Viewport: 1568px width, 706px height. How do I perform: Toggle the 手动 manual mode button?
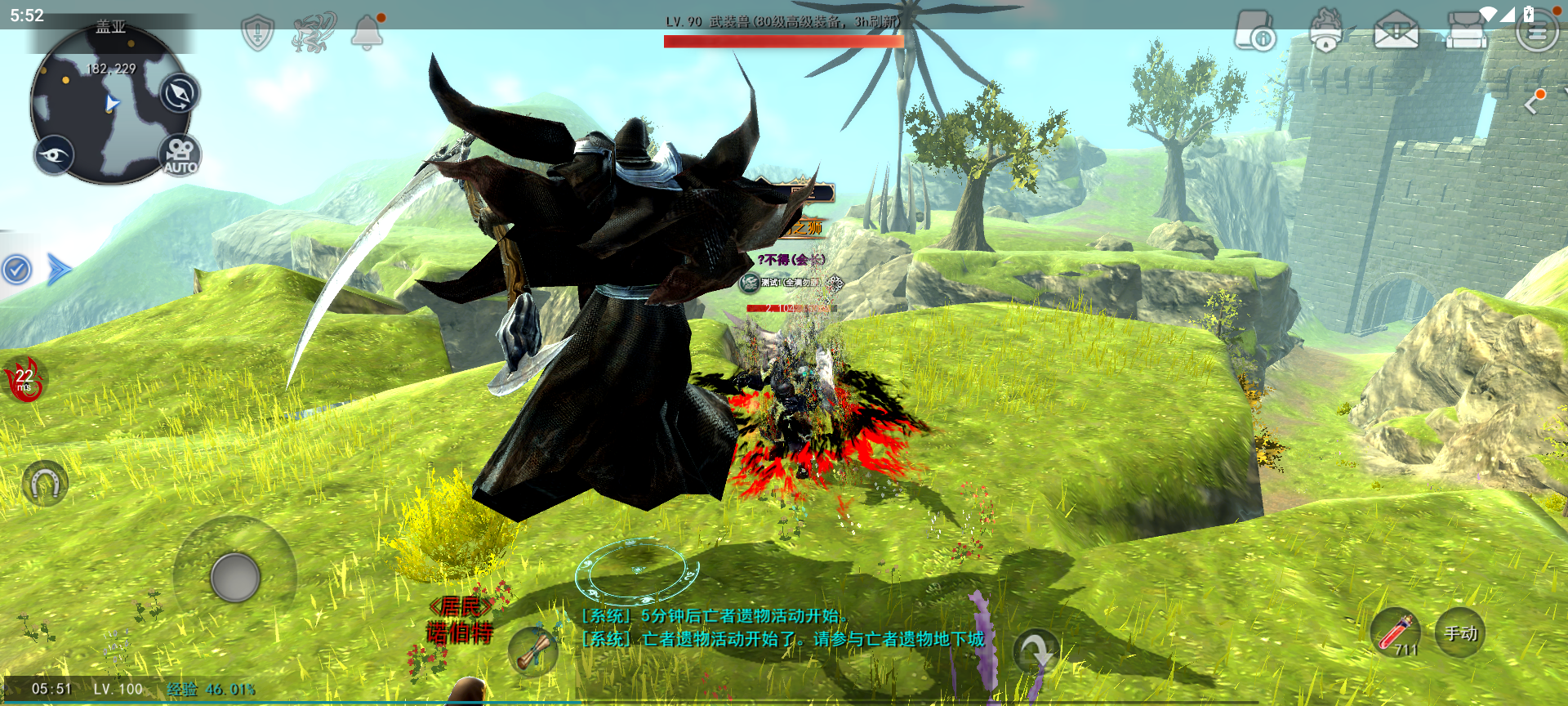coord(1460,633)
